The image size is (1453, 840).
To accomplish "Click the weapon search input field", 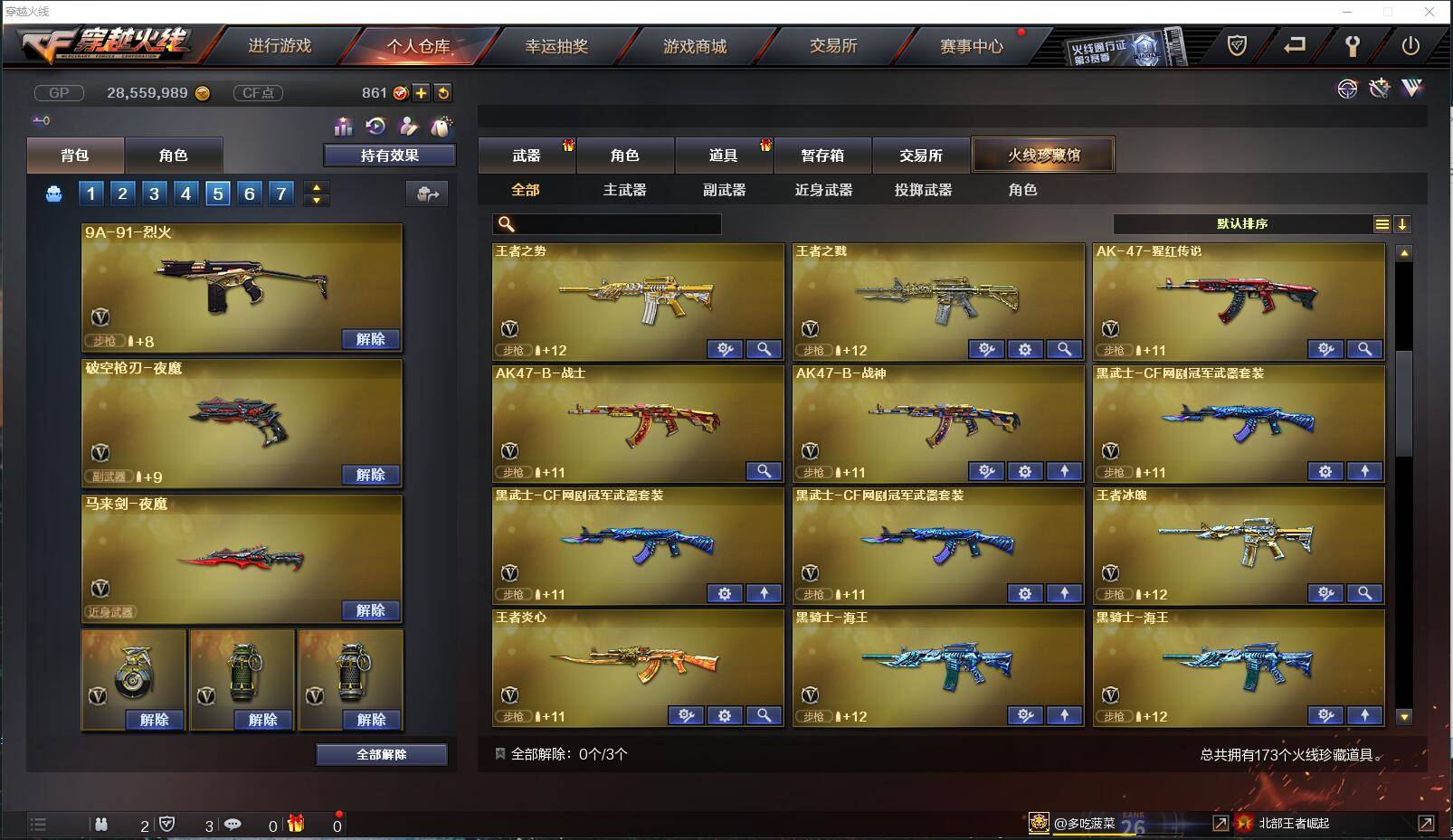I will coord(606,222).
